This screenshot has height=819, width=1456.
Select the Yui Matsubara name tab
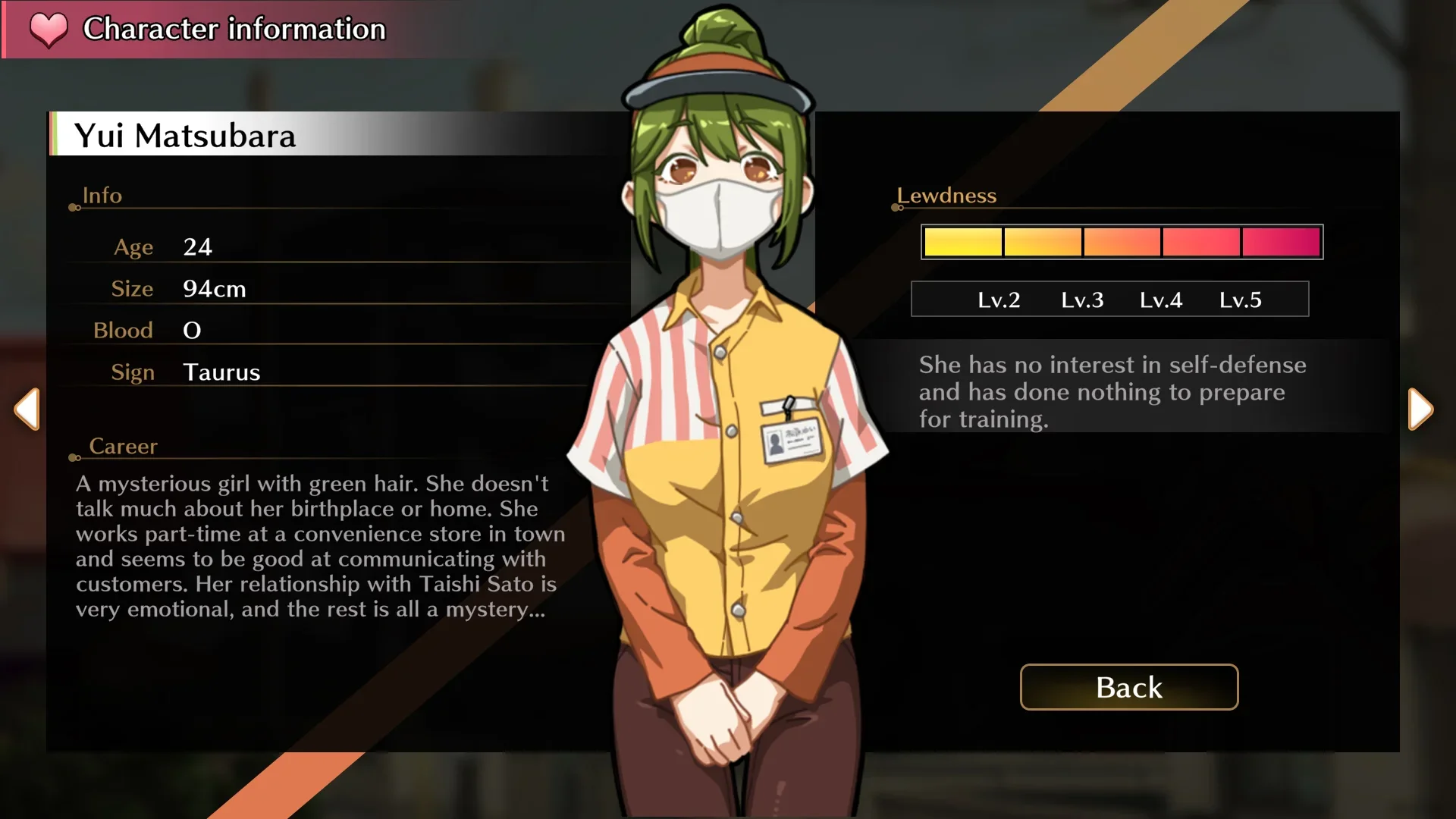[x=184, y=136]
